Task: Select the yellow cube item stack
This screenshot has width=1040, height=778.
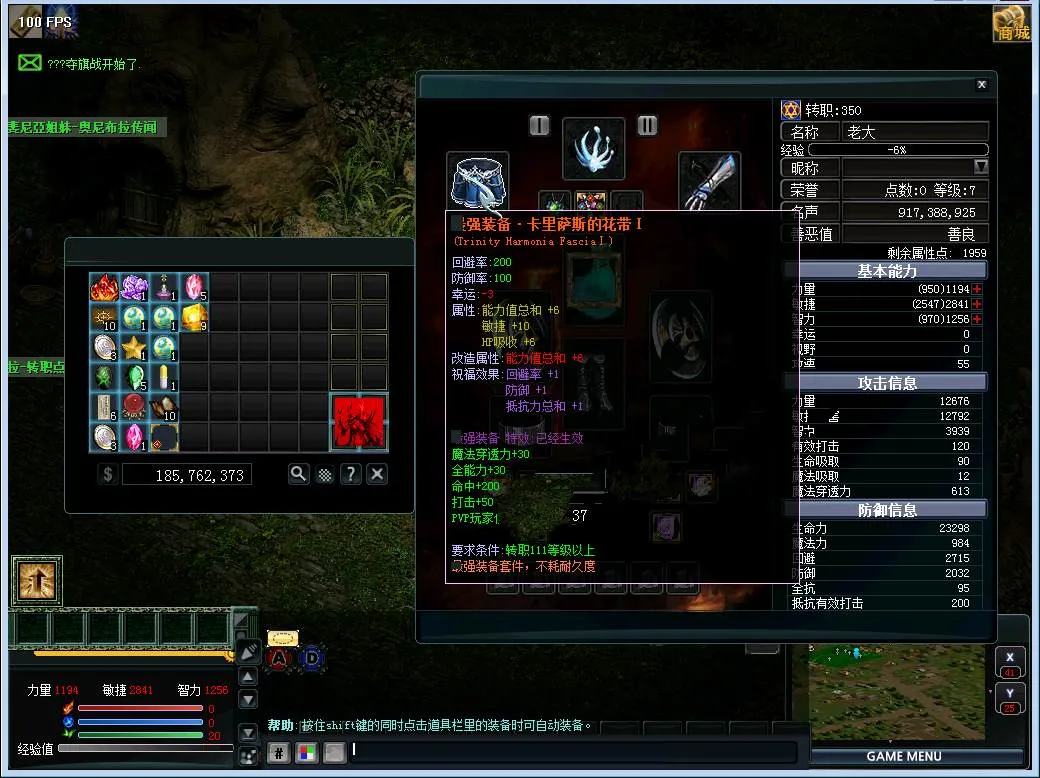Action: (194, 318)
